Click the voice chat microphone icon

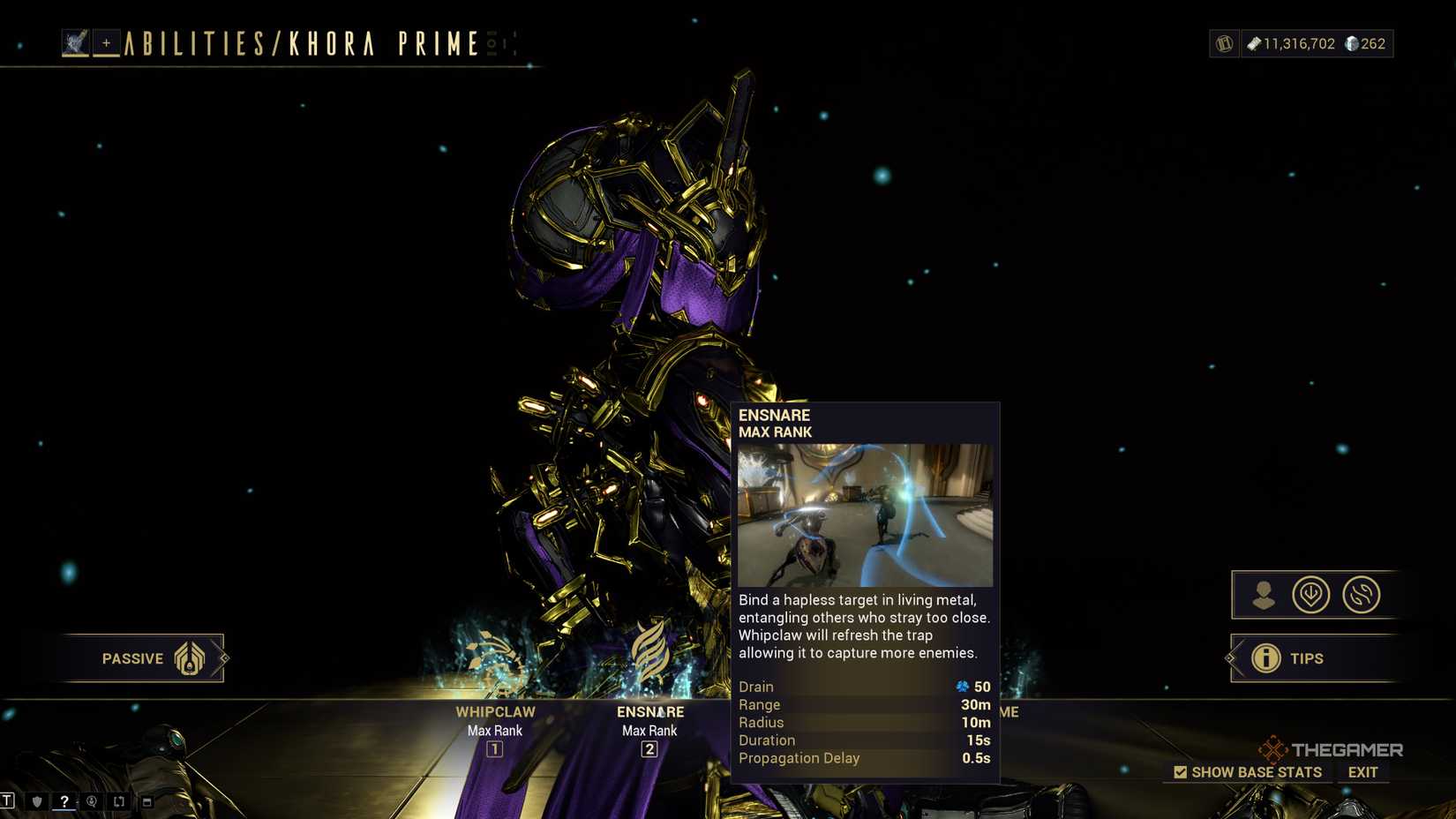tap(91, 801)
